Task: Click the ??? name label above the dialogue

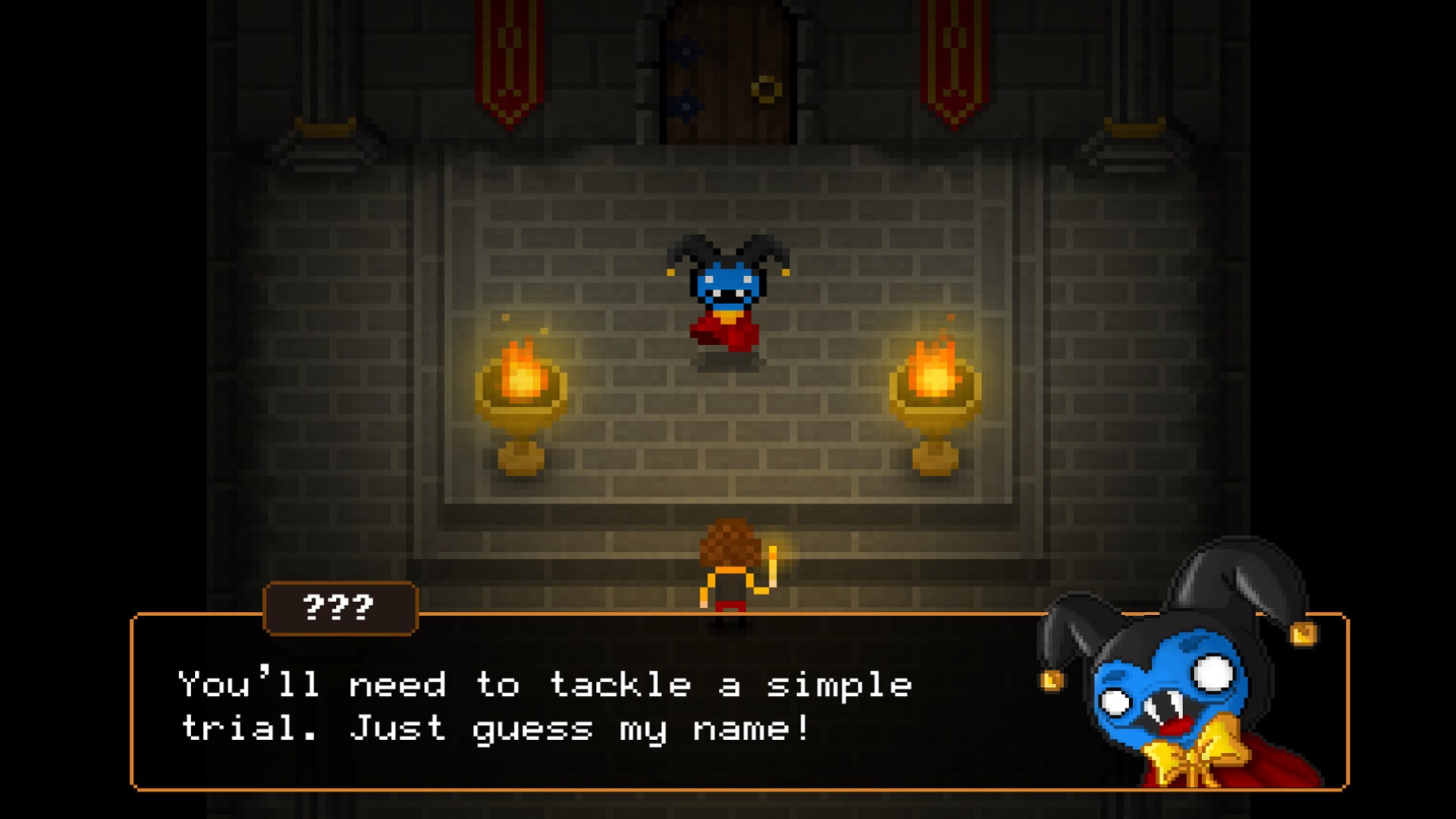Action: [x=339, y=608]
